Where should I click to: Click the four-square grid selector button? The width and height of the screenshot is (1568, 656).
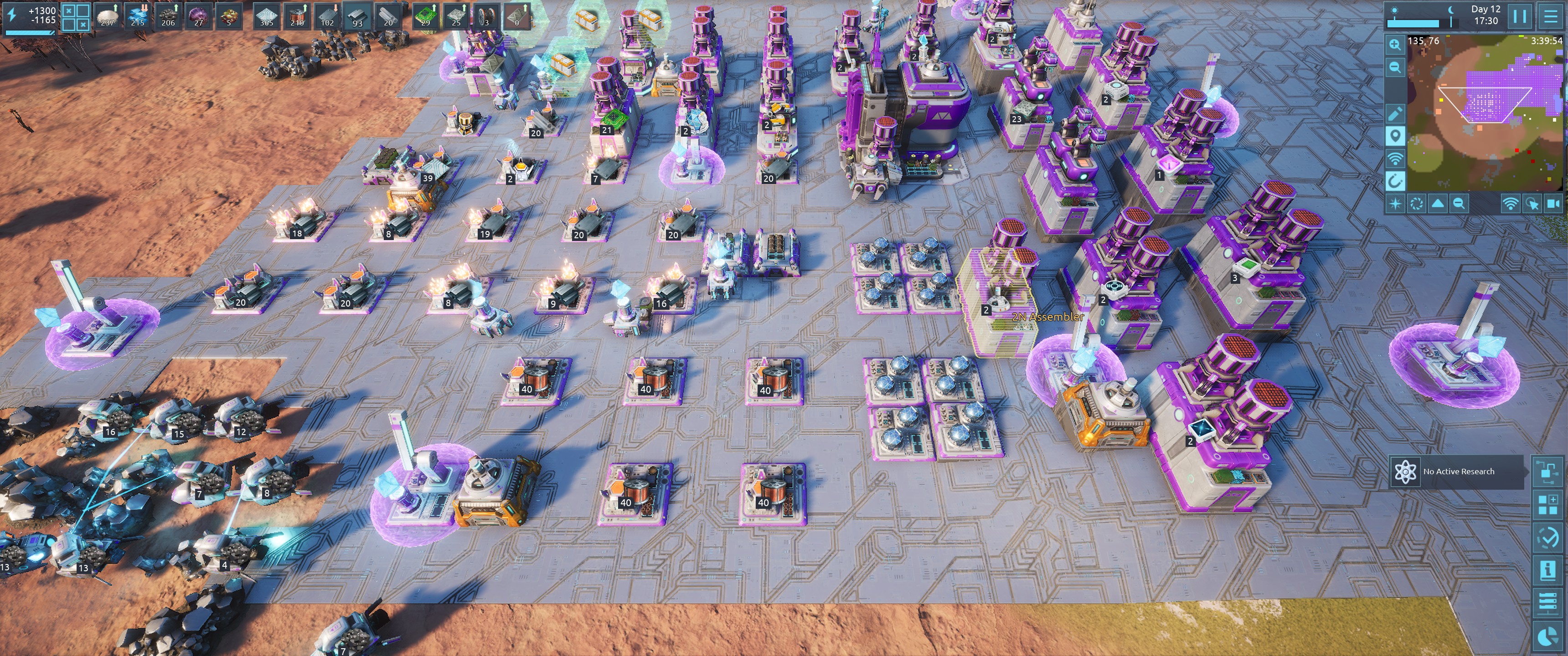[x=76, y=16]
